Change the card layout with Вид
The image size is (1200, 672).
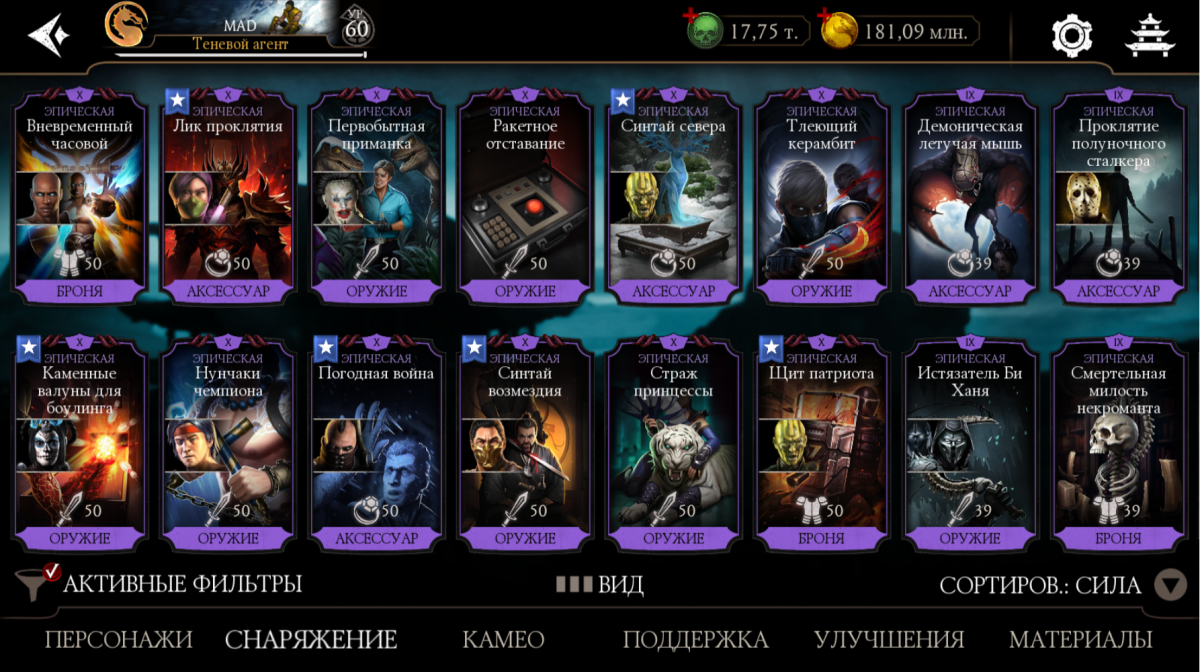point(600,585)
